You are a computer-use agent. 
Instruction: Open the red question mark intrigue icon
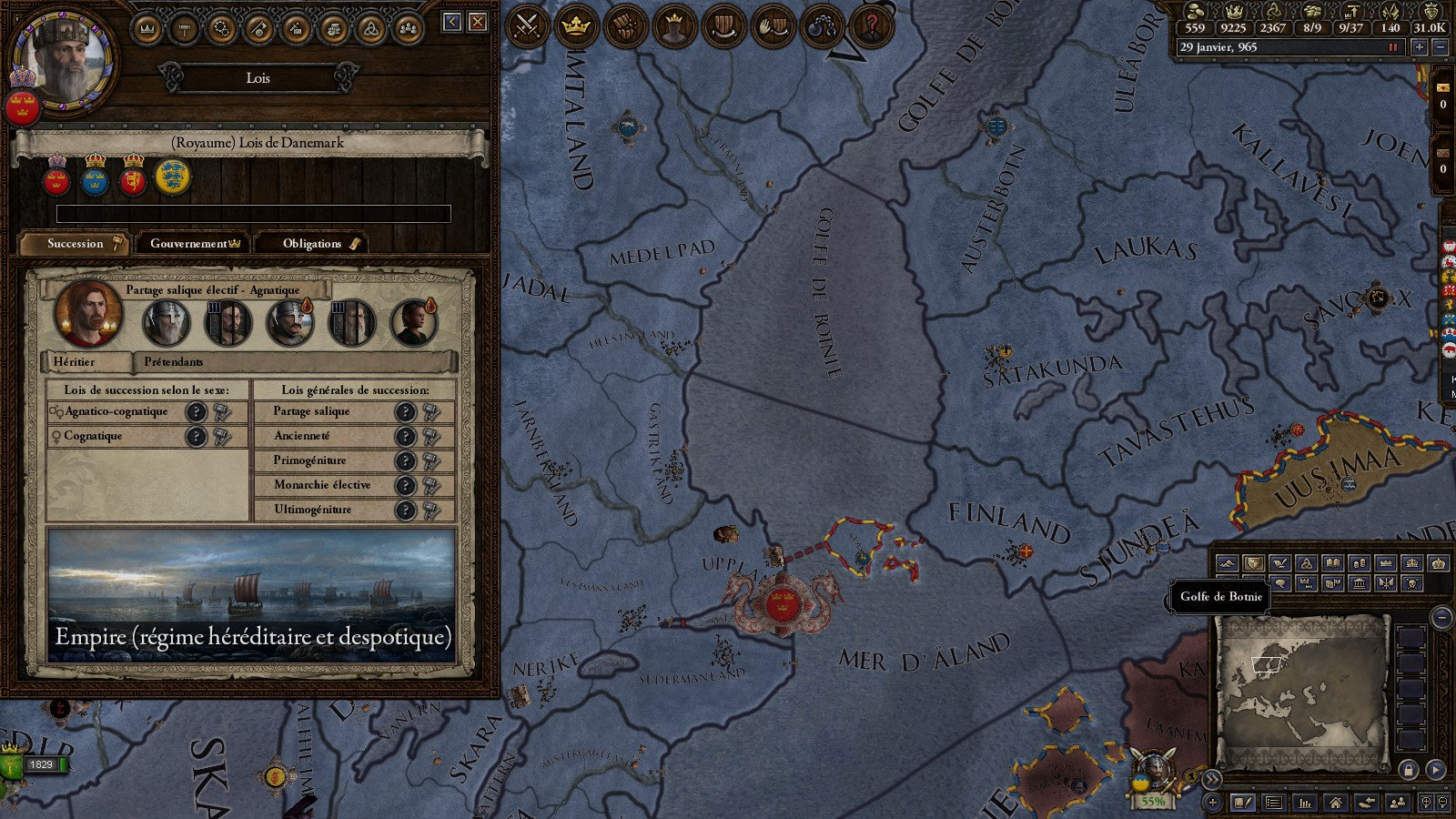[x=871, y=26]
